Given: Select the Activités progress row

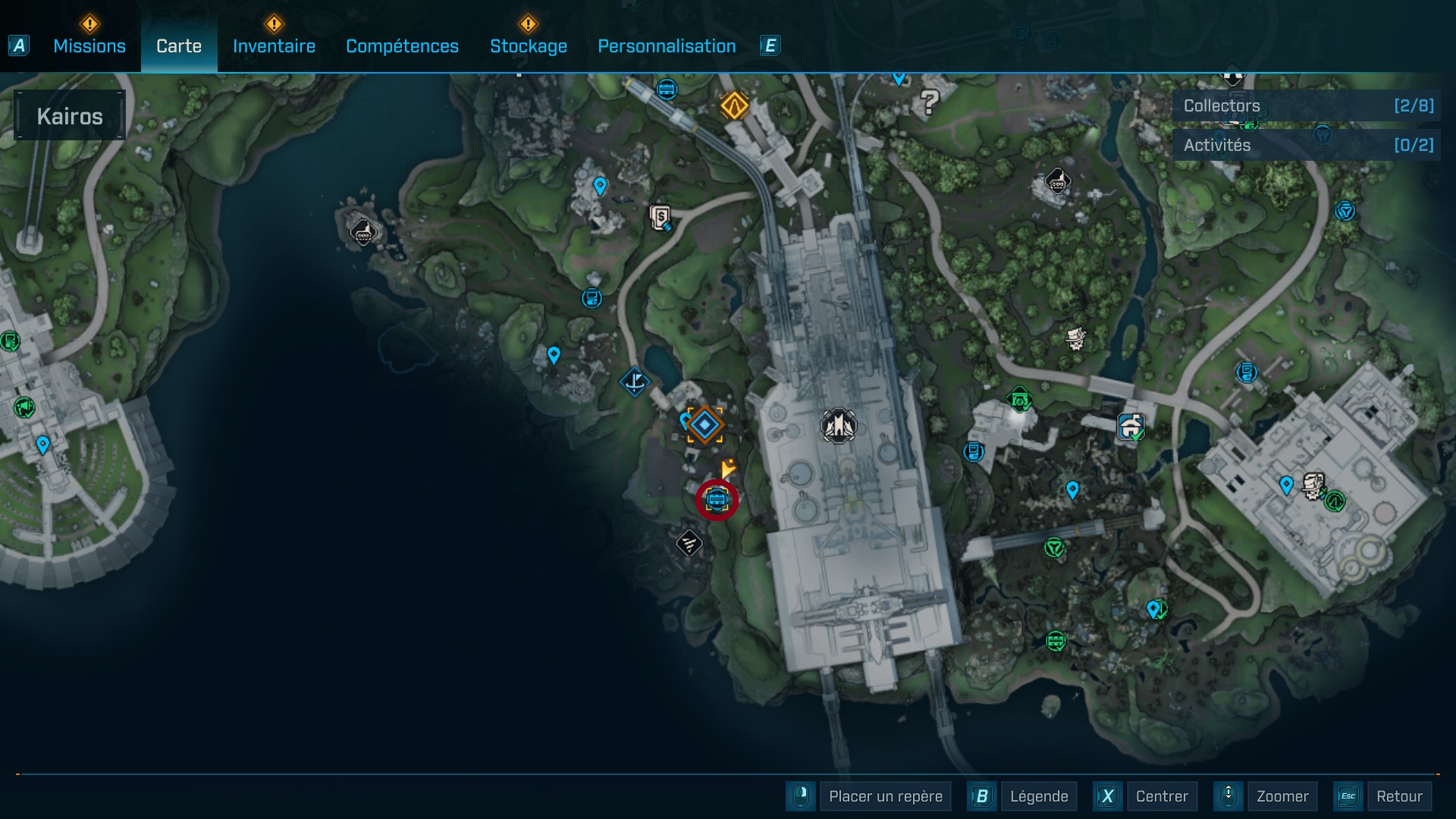Looking at the screenshot, I should 1306,146.
